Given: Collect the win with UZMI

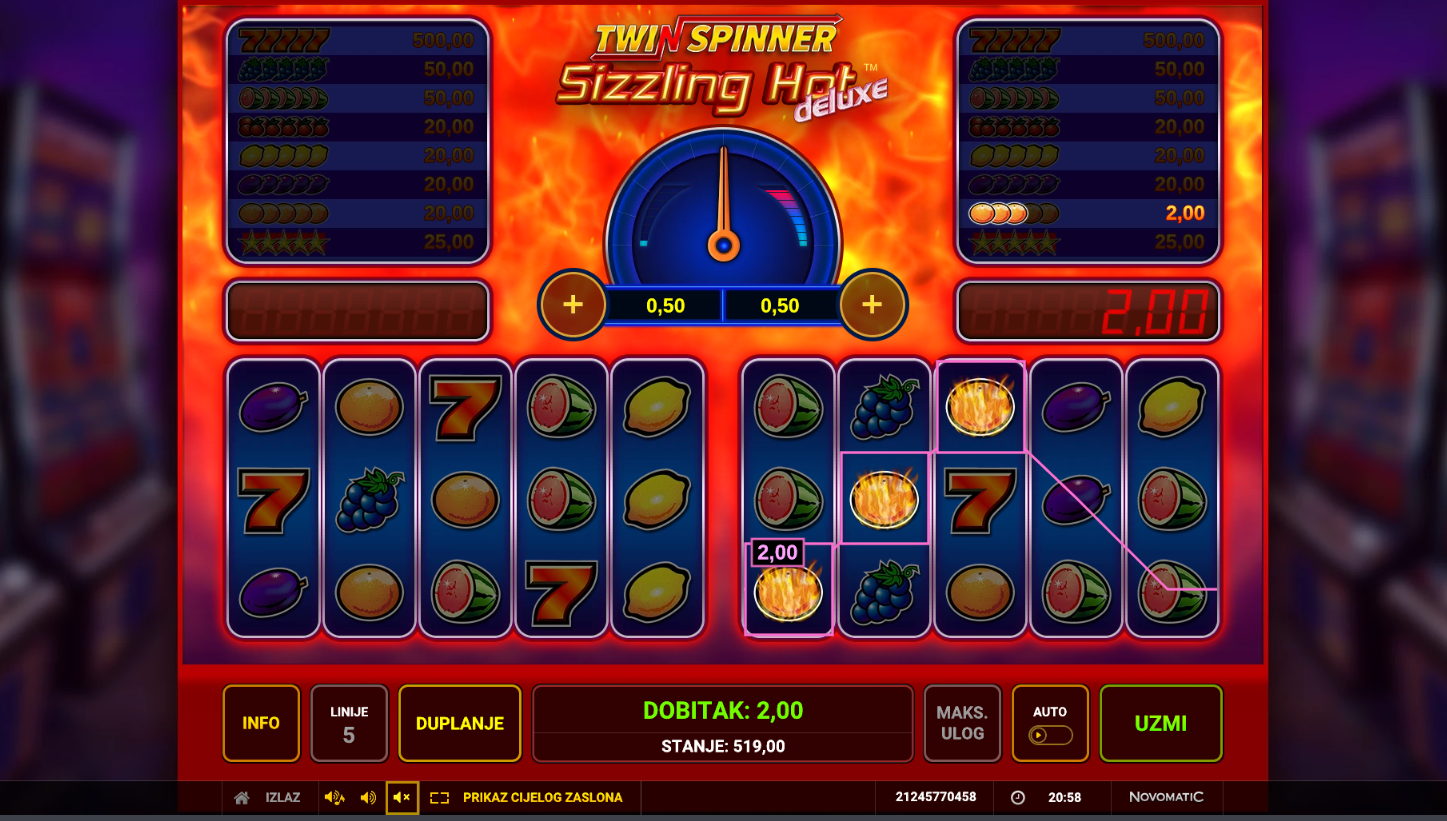Looking at the screenshot, I should point(1161,723).
